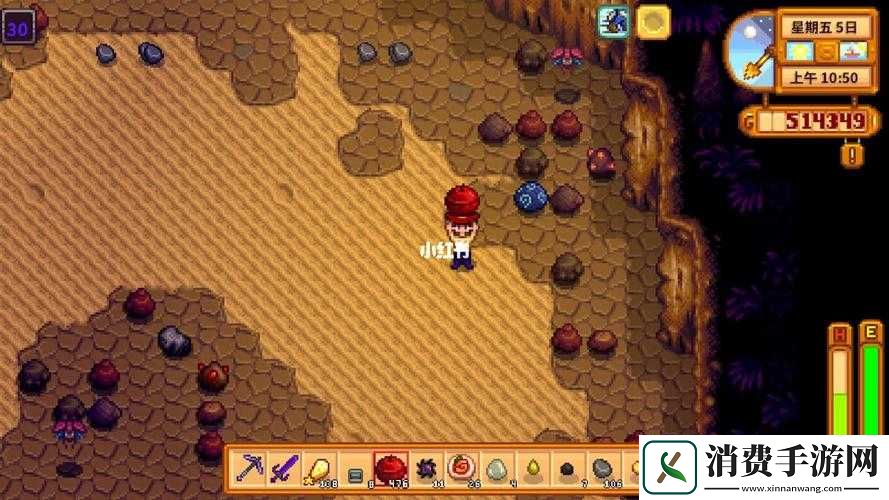Click the mine floor 30 indicator
Screen dimensions: 889x500
18,28
